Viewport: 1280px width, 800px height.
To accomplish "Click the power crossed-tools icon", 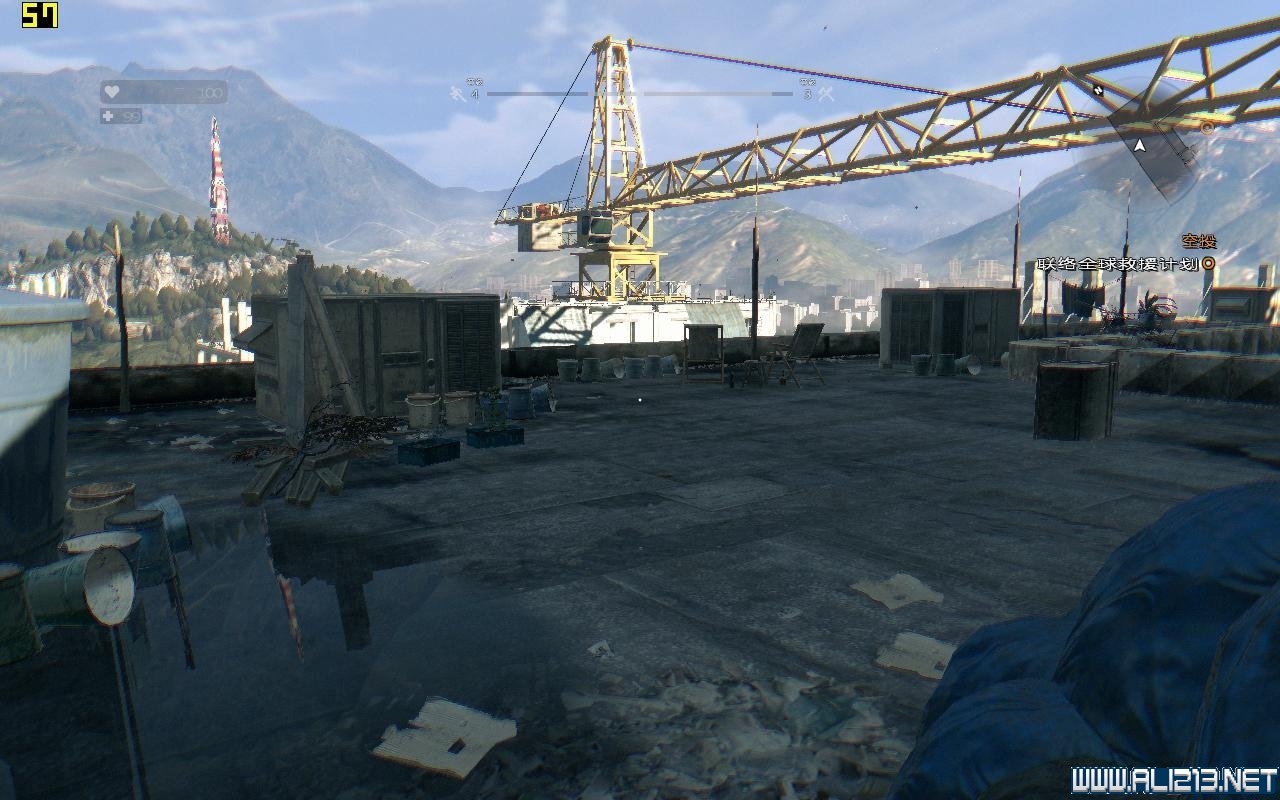I will click(x=826, y=94).
